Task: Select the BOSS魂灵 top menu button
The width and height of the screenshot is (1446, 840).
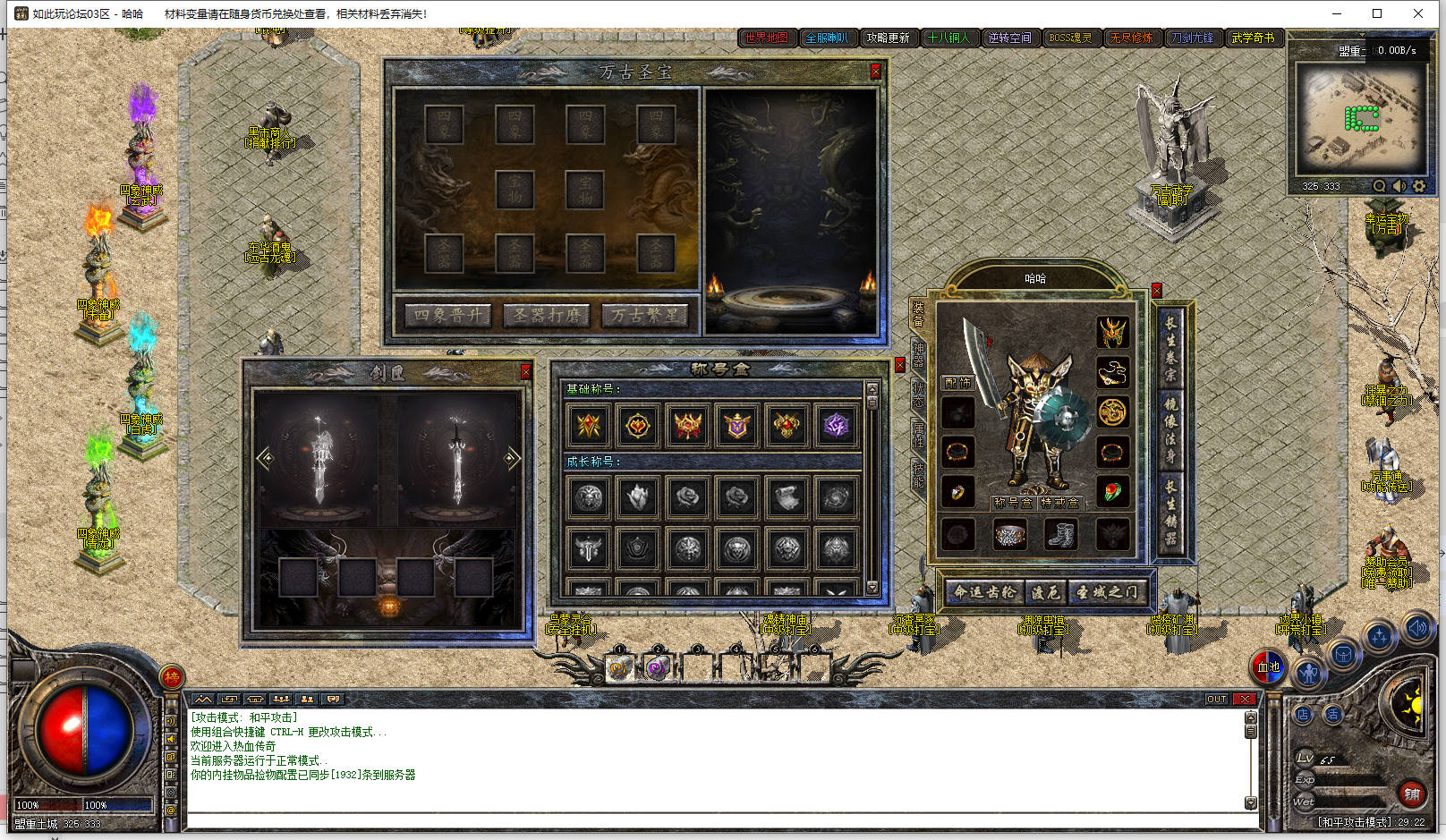Action: (x=1070, y=38)
